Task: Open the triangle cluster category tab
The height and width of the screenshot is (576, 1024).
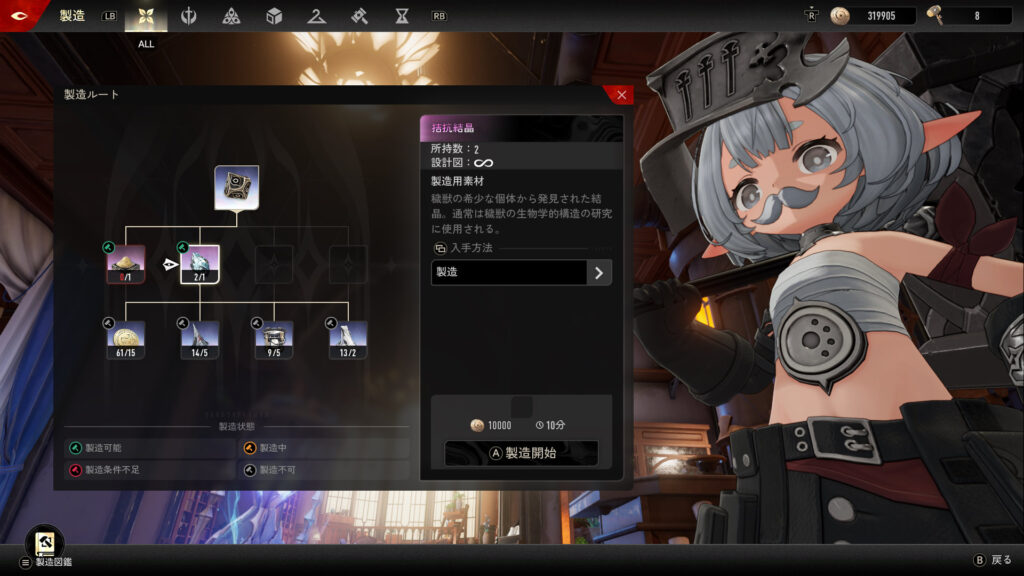Action: (231, 16)
